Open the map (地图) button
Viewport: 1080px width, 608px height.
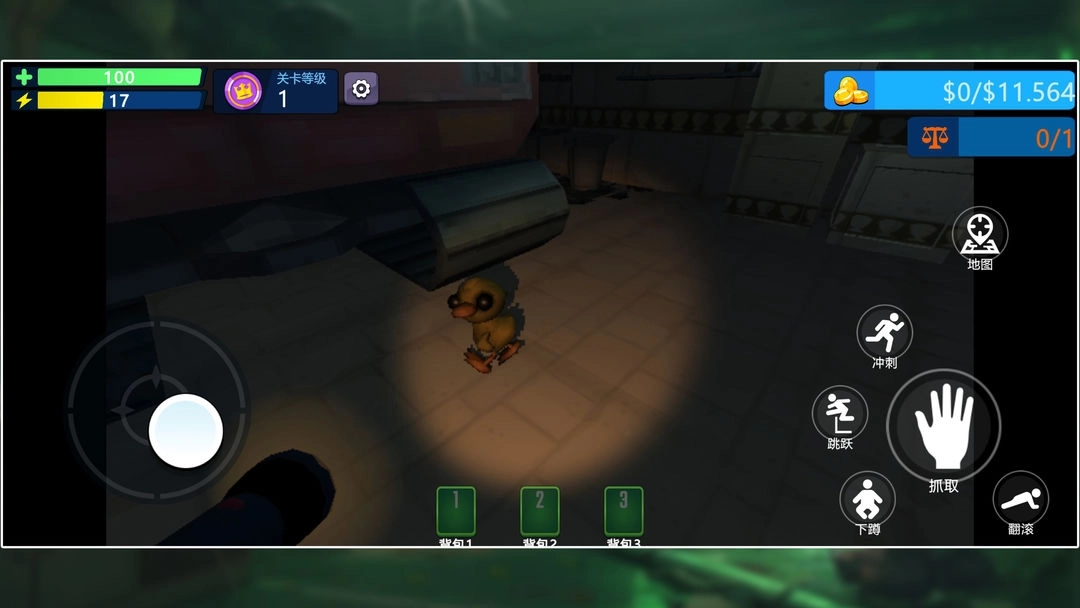(980, 234)
